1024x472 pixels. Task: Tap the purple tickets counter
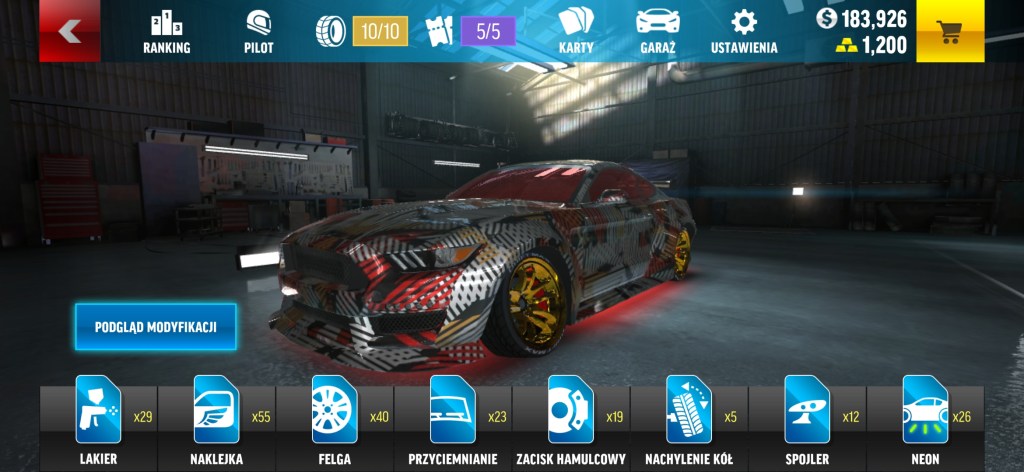[x=488, y=31]
